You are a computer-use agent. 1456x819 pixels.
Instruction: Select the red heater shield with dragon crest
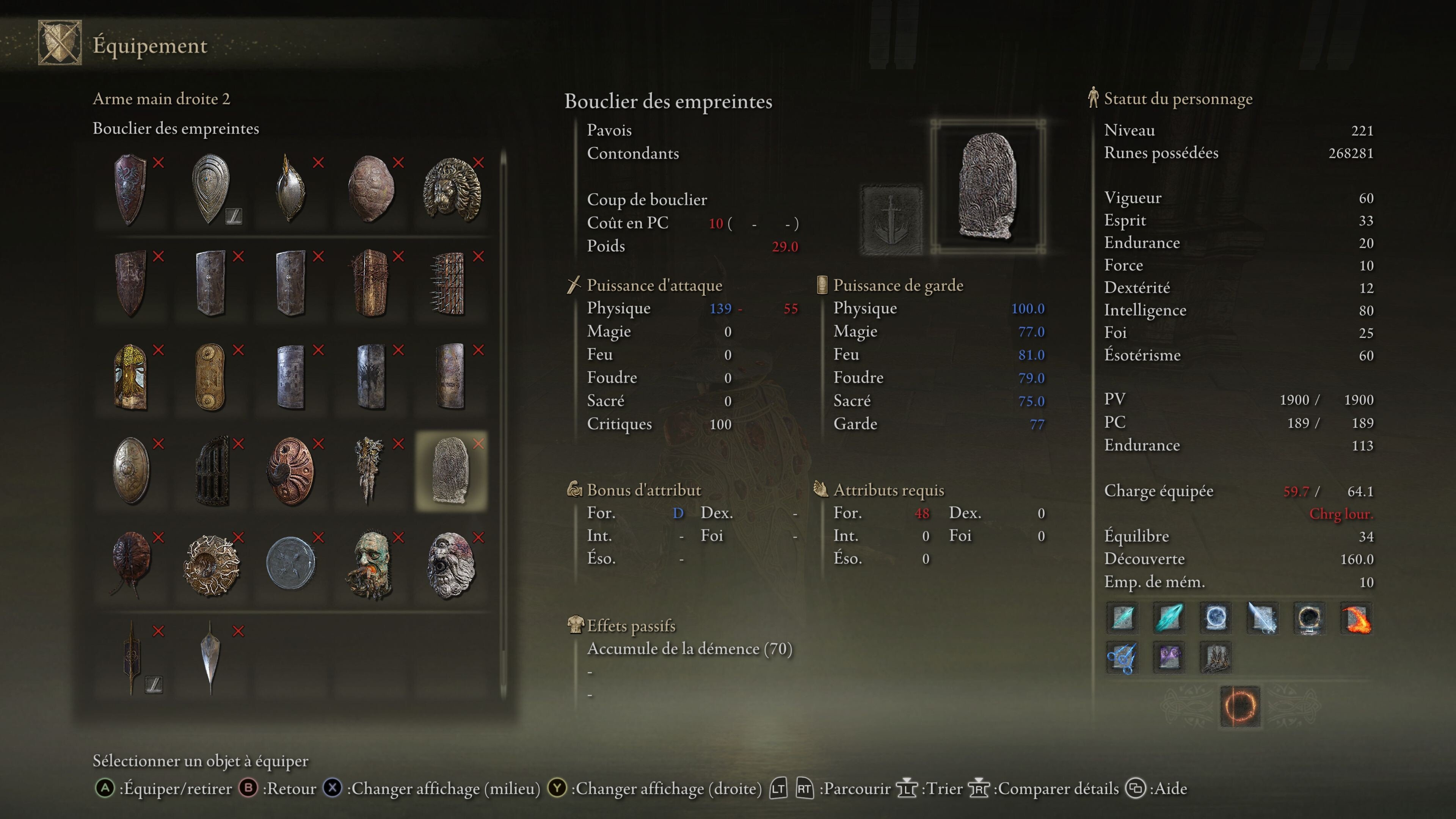[x=130, y=189]
